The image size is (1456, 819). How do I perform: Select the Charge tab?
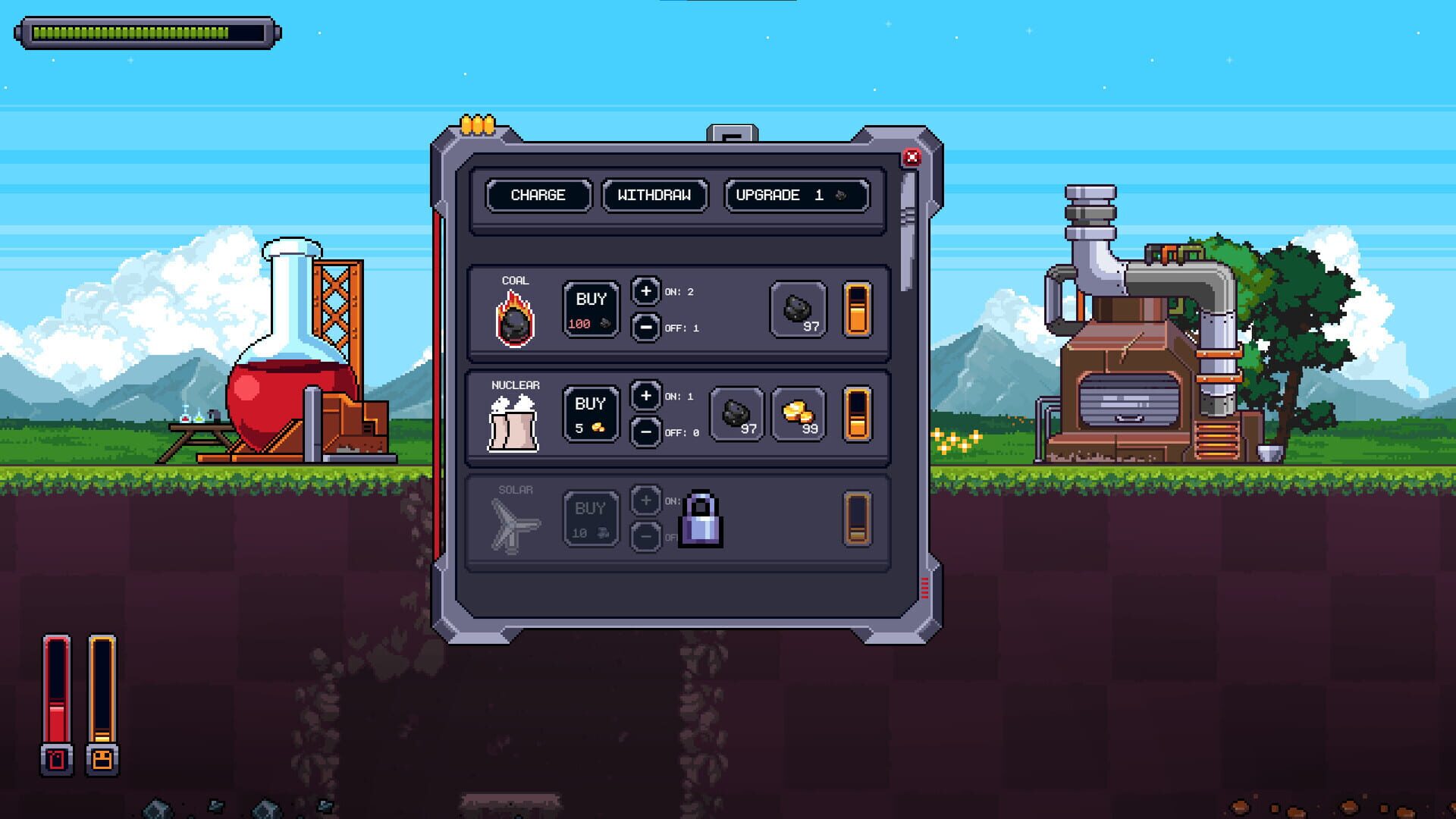point(538,196)
